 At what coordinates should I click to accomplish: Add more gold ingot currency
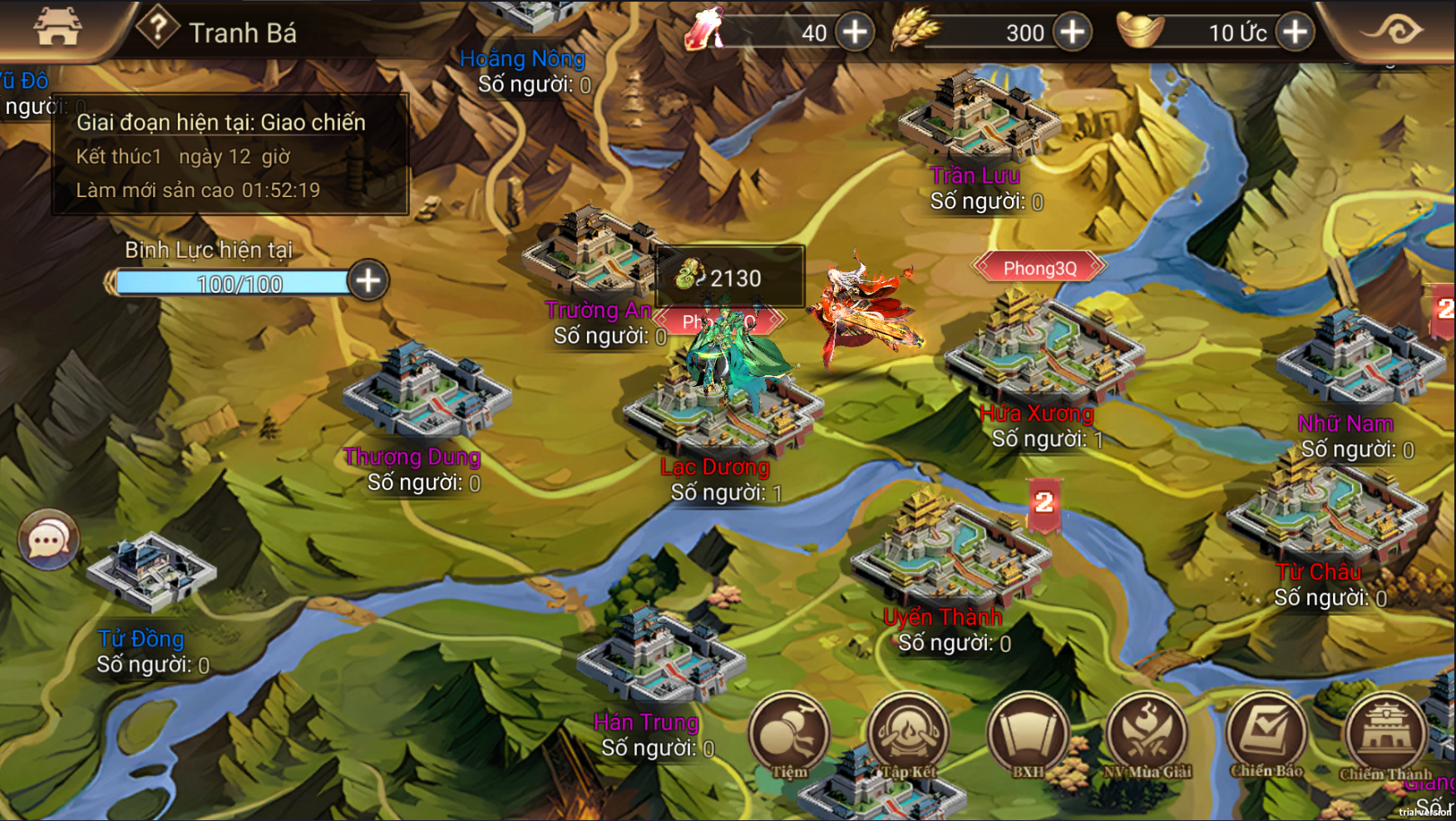(1295, 32)
